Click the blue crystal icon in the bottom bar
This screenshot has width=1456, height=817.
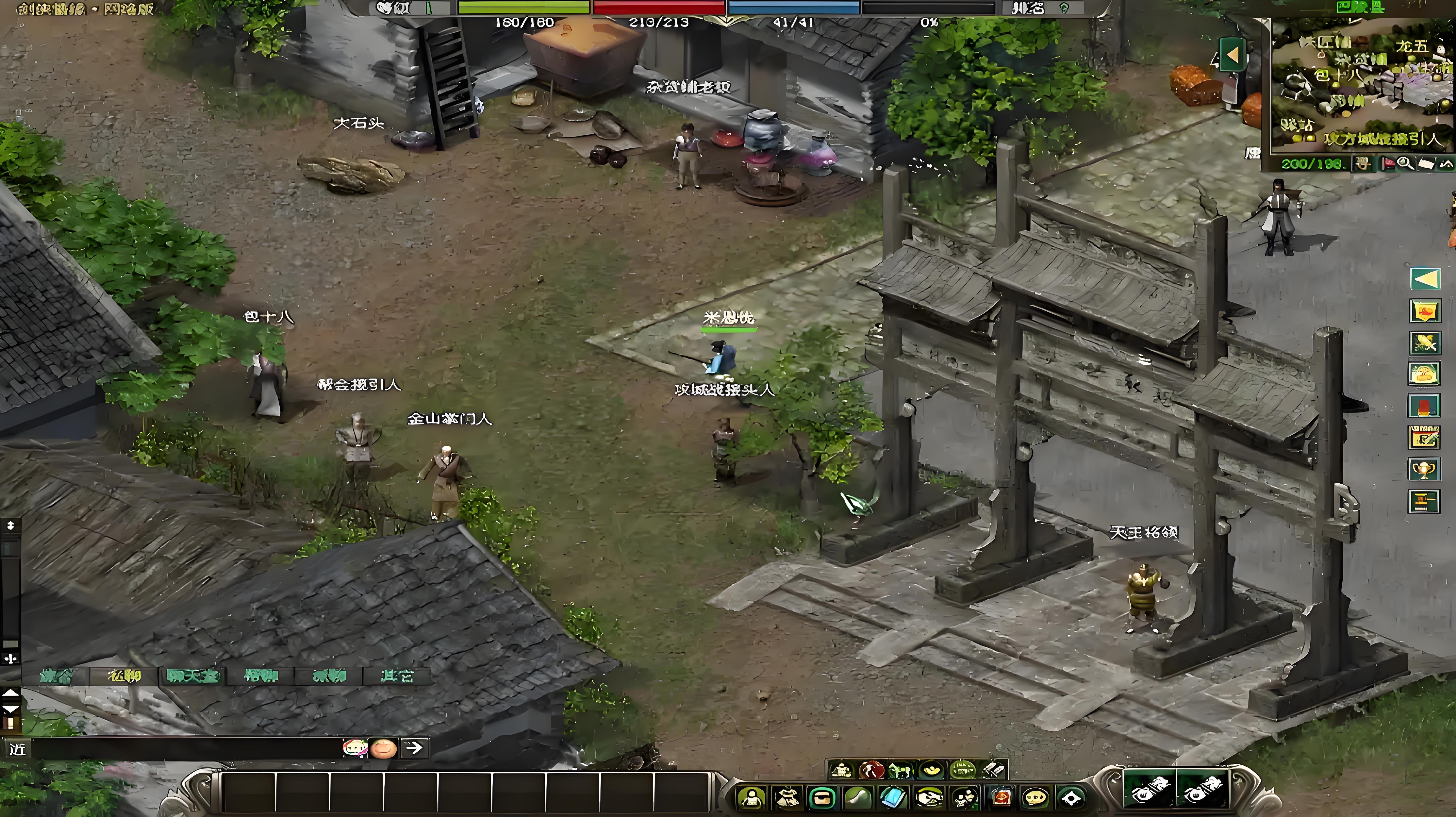pos(894,798)
